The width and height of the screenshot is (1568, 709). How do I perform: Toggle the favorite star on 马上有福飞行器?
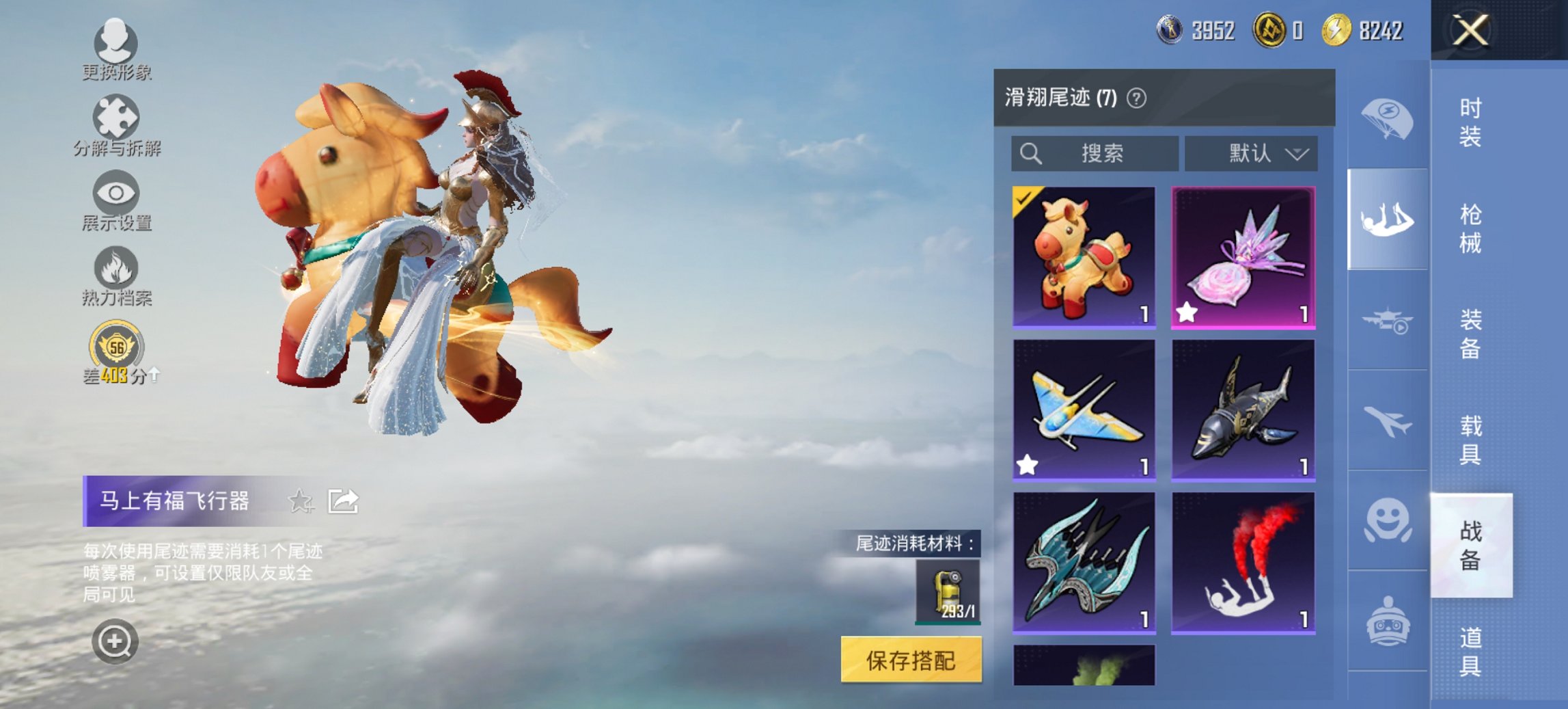[x=301, y=500]
